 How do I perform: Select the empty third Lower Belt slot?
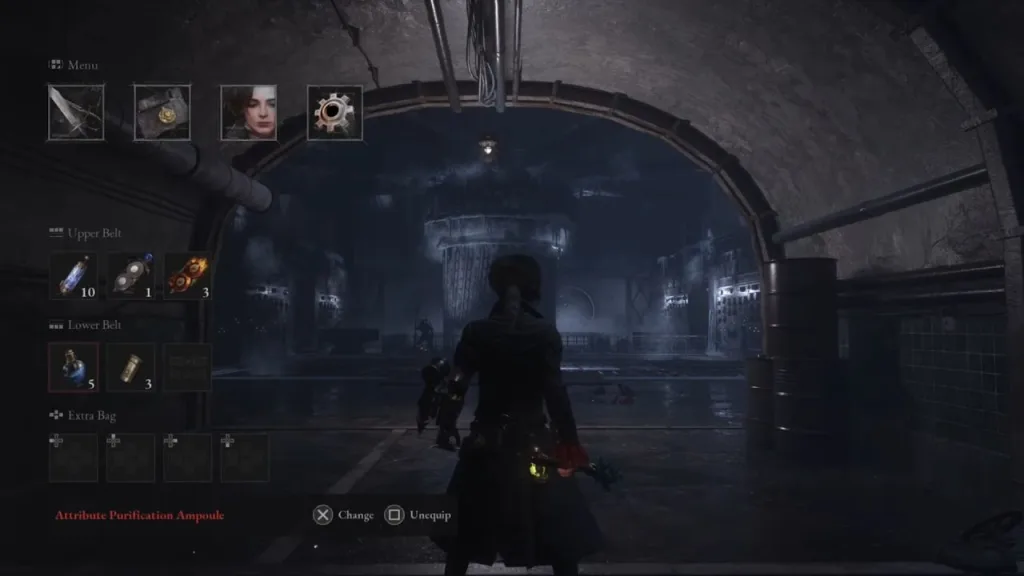pyautogui.click(x=187, y=367)
